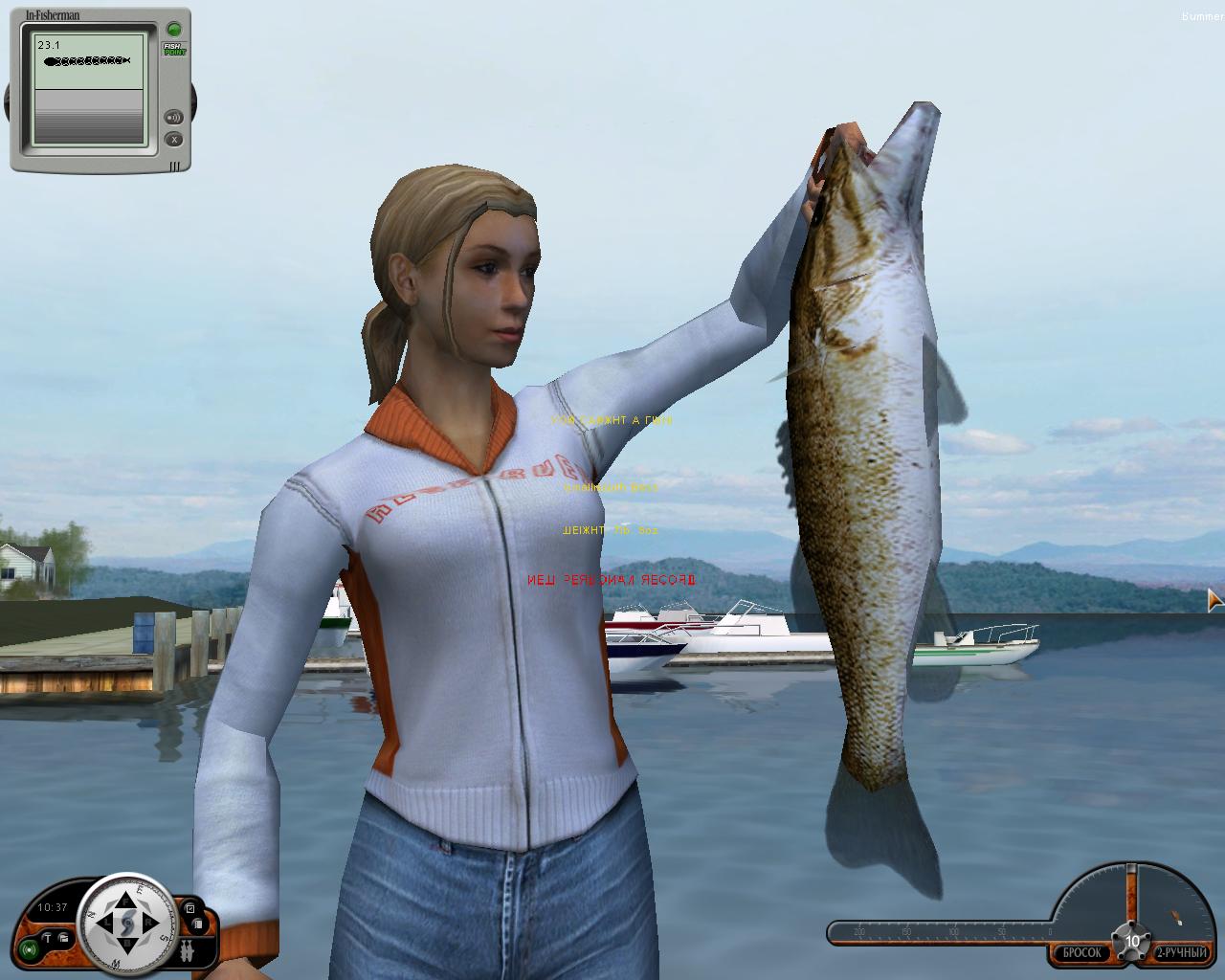
Task: Click the green signal button beside compass
Action: tap(31, 951)
